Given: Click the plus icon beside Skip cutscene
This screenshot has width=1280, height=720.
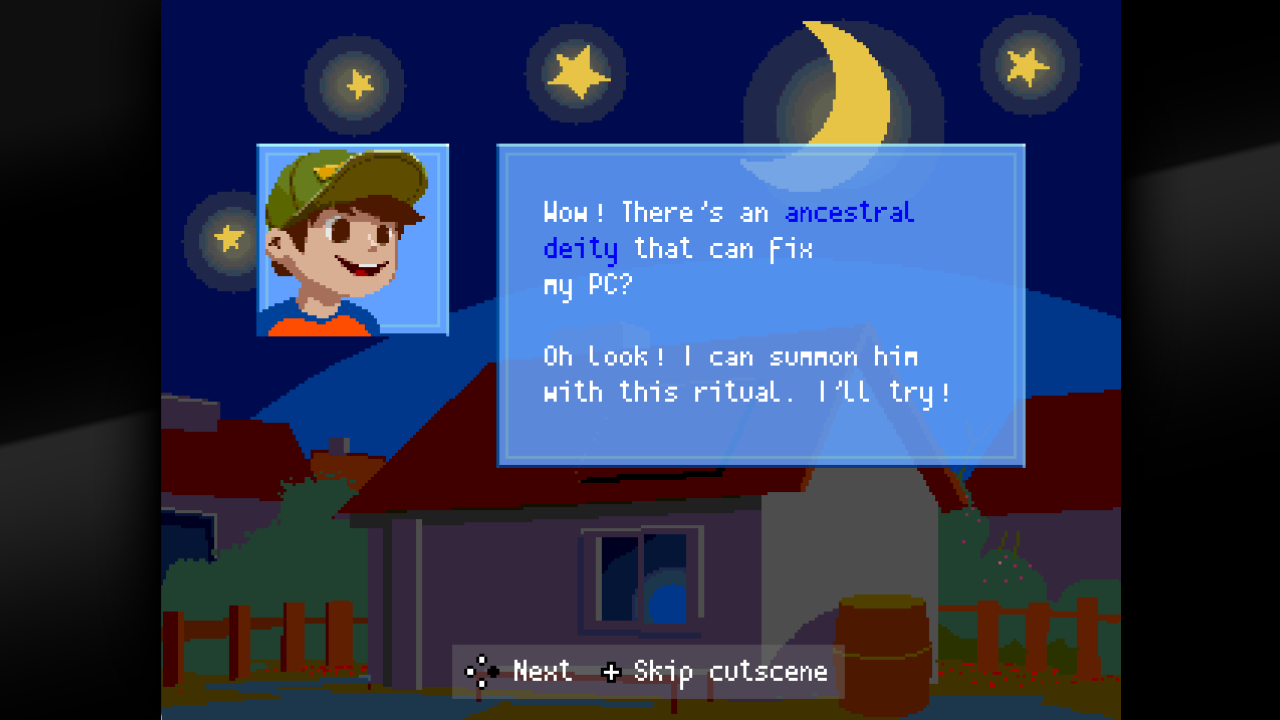Looking at the screenshot, I should (614, 671).
